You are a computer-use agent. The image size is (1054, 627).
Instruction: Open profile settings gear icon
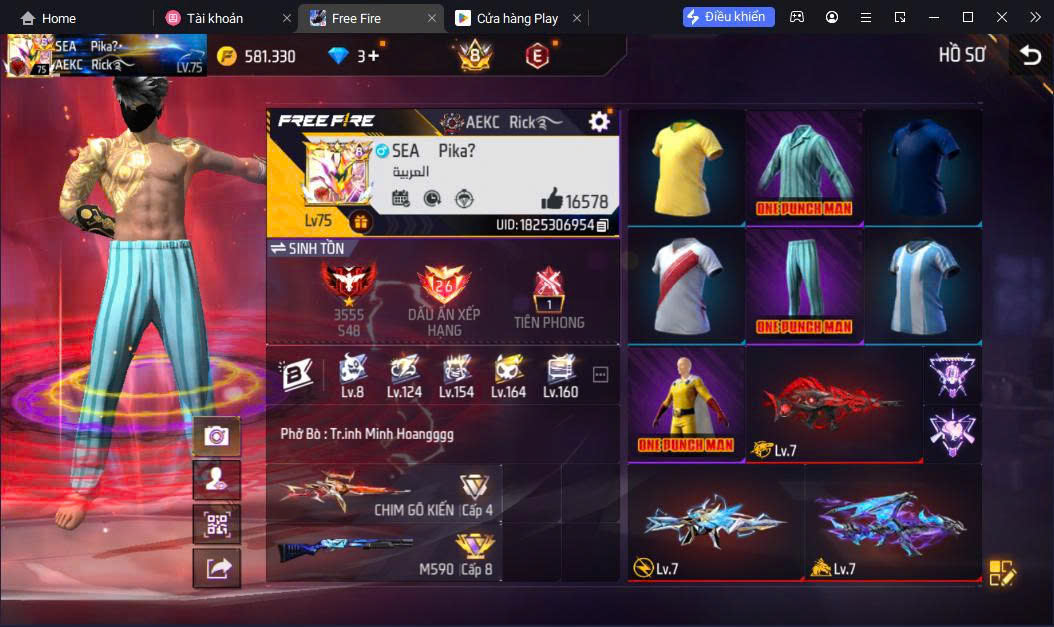599,122
